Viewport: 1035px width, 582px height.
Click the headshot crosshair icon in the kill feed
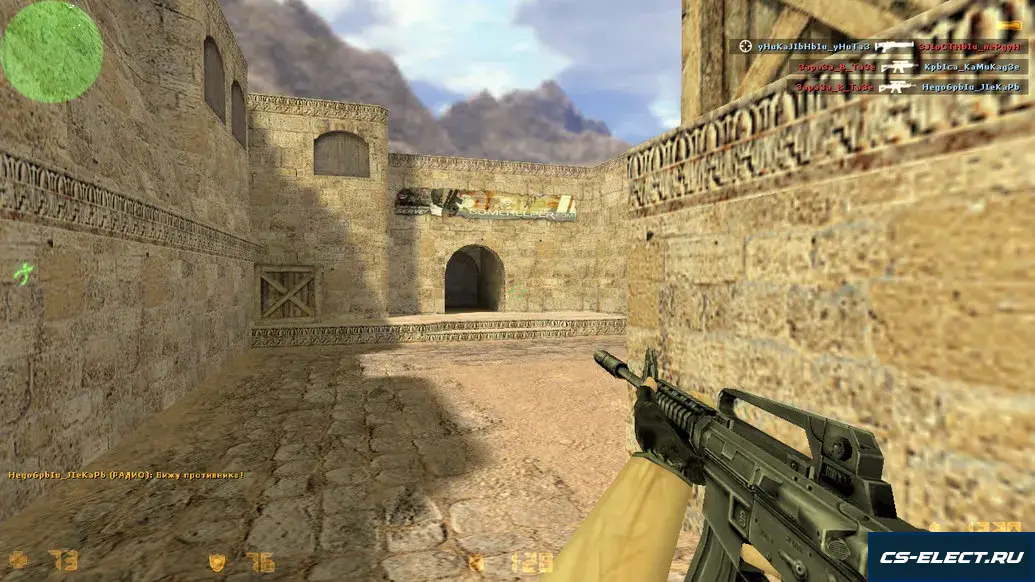[746, 46]
